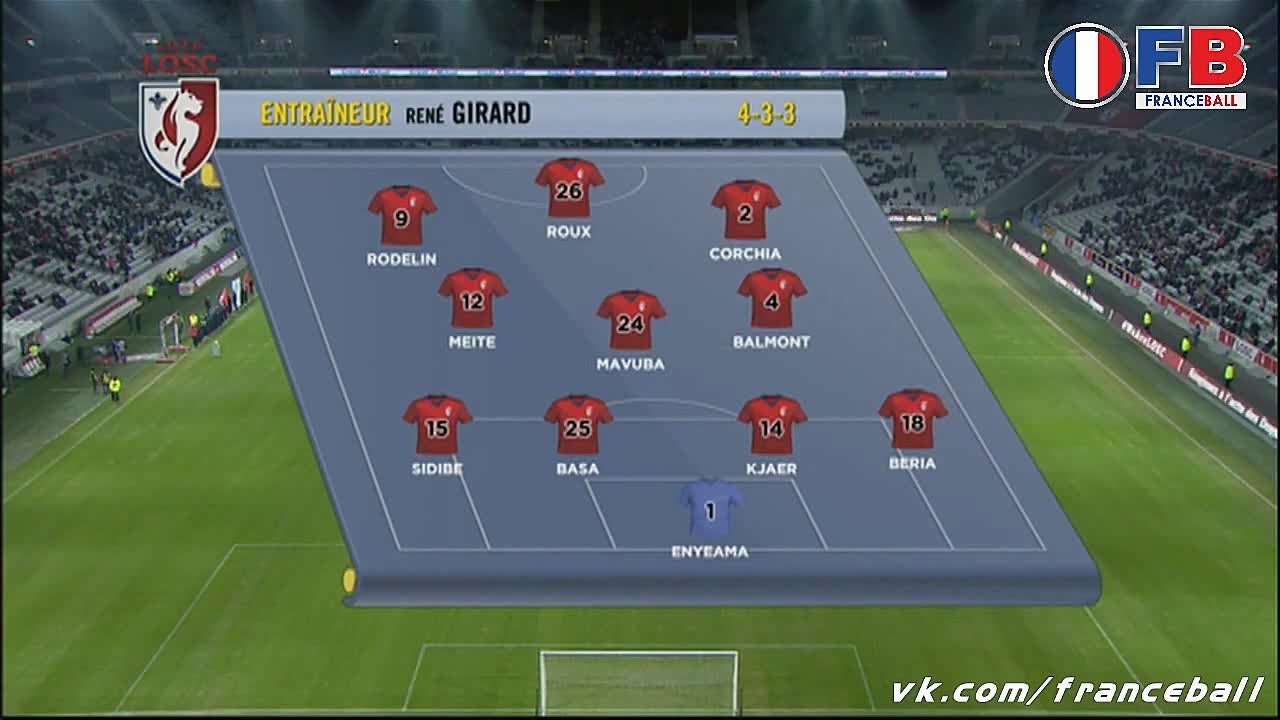Pick Corchia's number 2 shirt
Viewport: 1280px width, 720px height.
click(x=745, y=210)
